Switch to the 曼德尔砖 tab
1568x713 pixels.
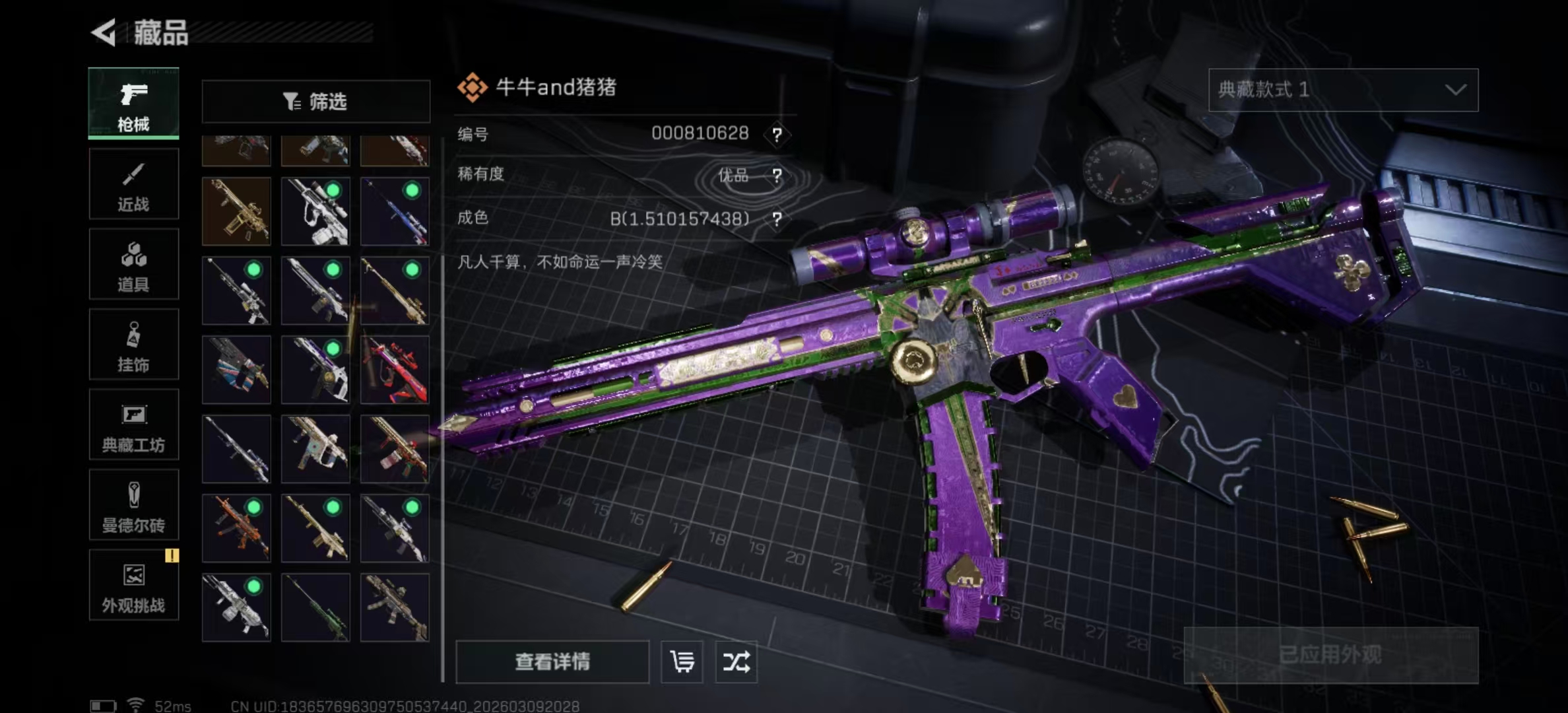pyautogui.click(x=133, y=506)
